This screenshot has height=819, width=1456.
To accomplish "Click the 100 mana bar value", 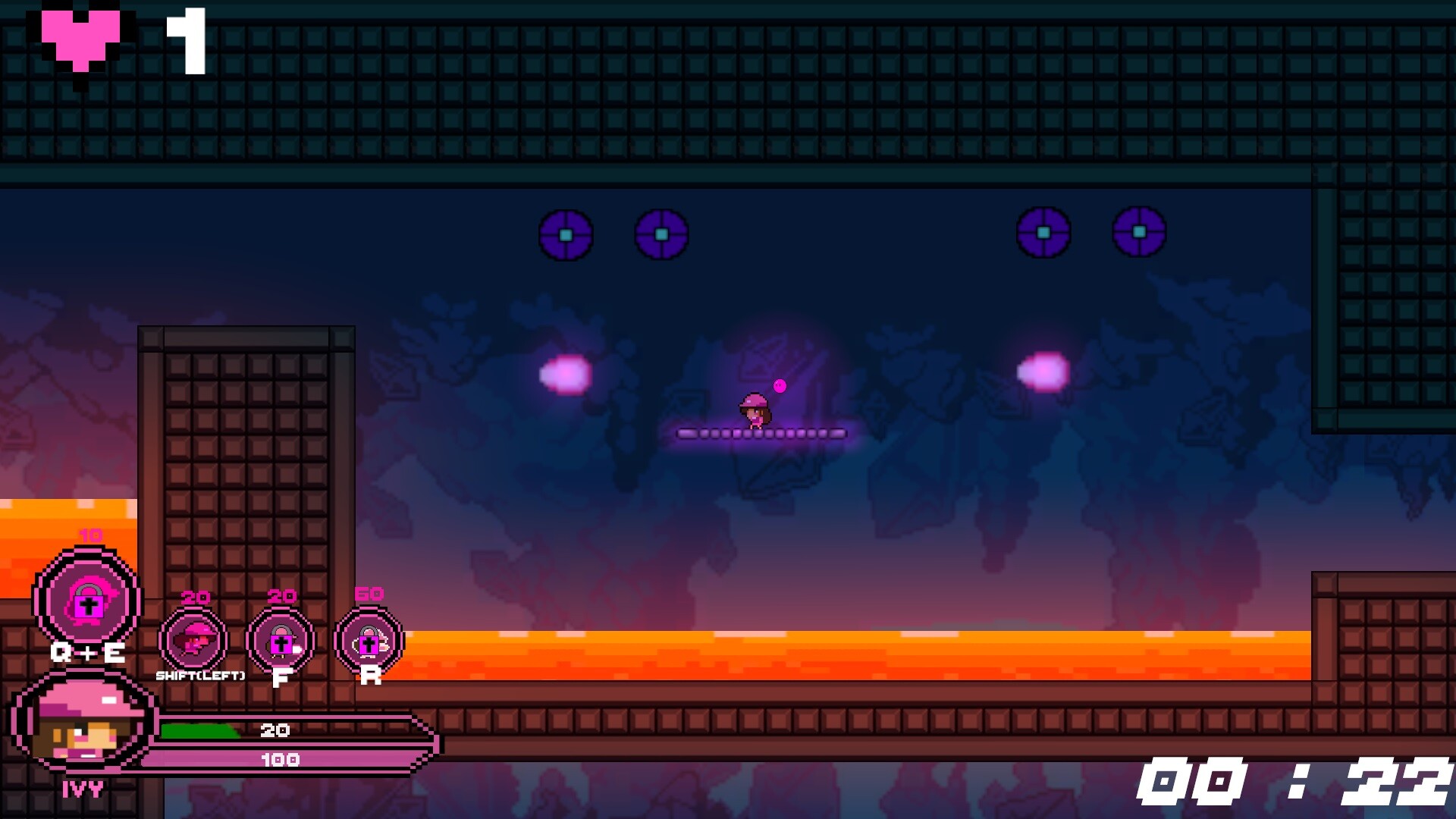I will (281, 757).
